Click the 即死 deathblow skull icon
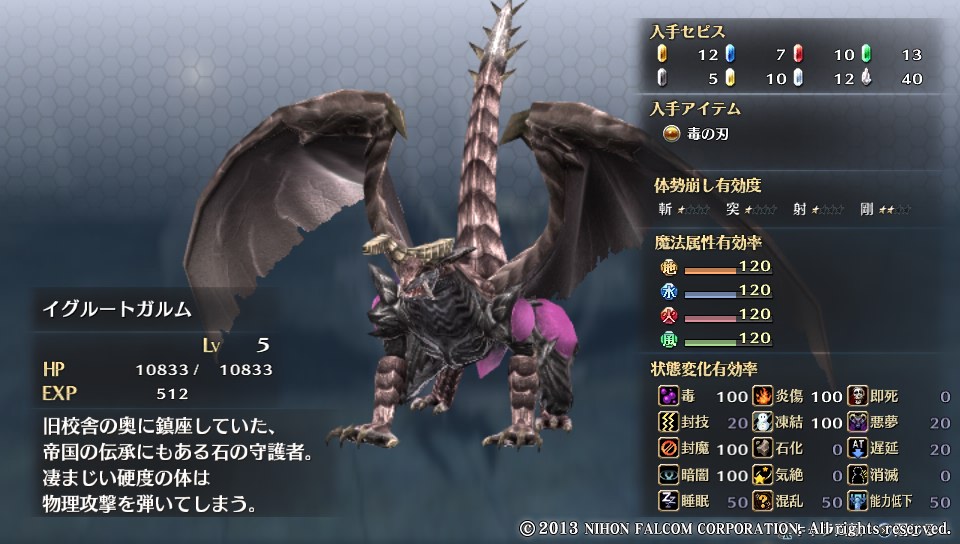960x544 pixels. coord(858,397)
